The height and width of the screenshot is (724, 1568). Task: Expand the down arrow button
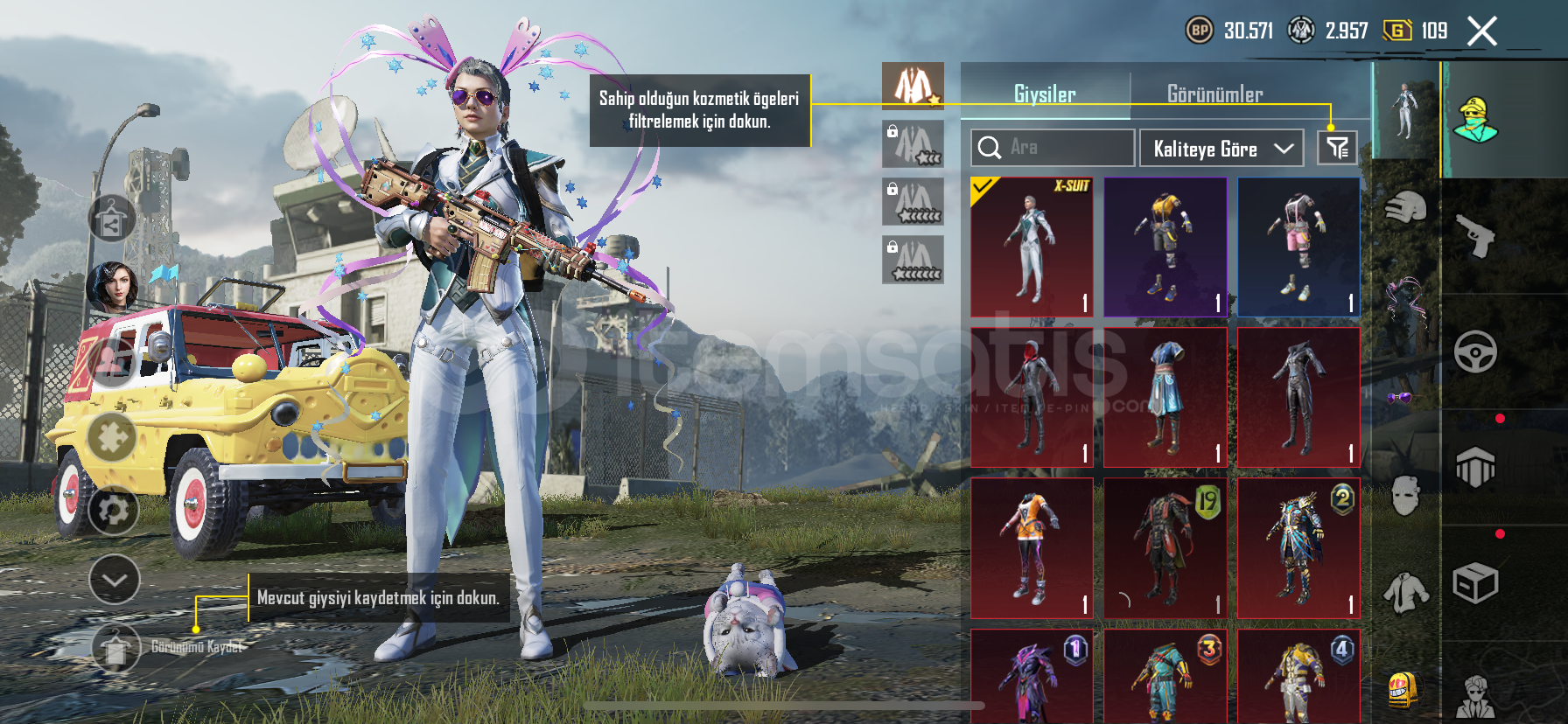(115, 580)
